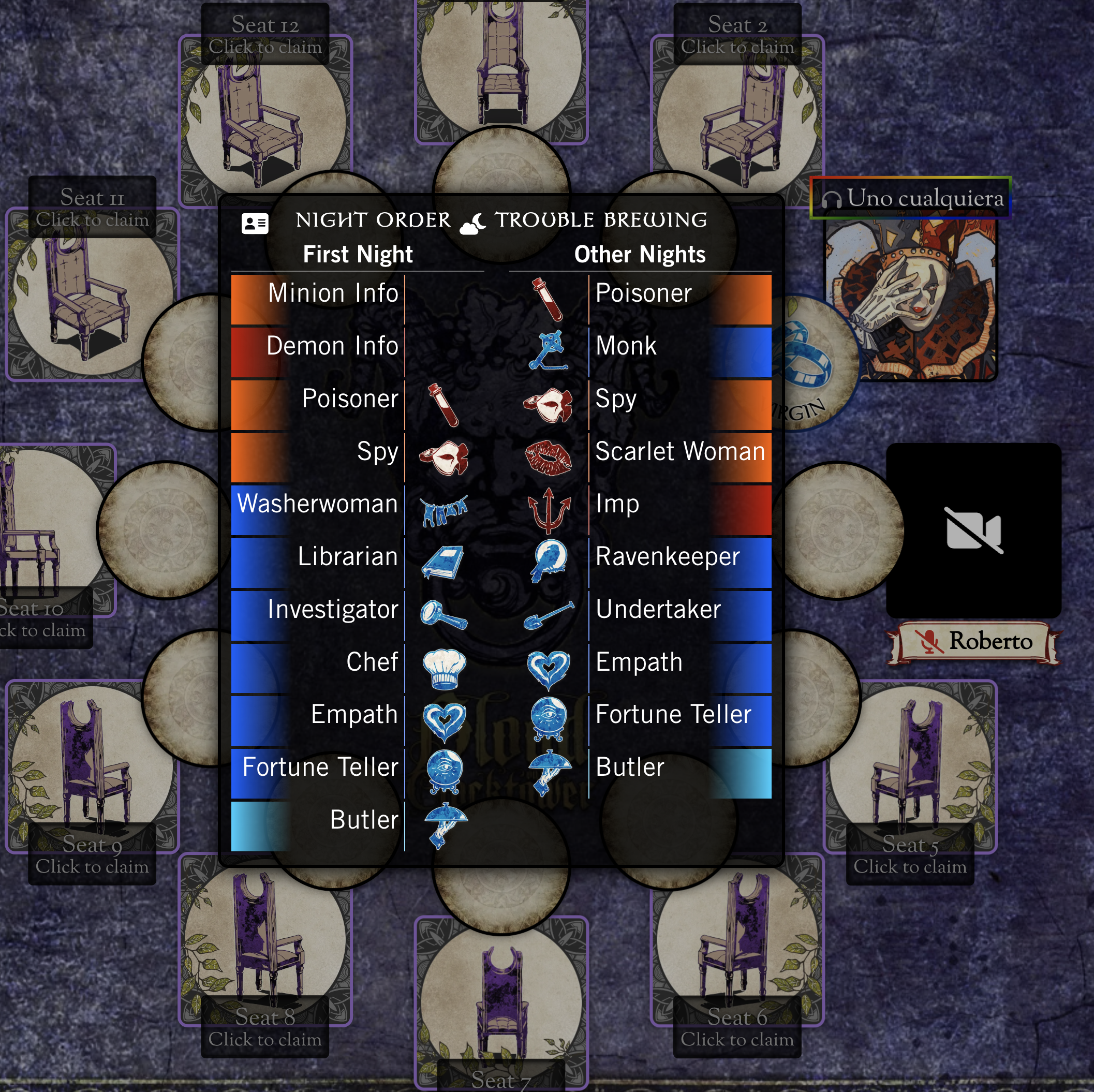Choose the Scarlet Woman night order entry
This screenshot has height=1092, width=1094.
tap(679, 451)
